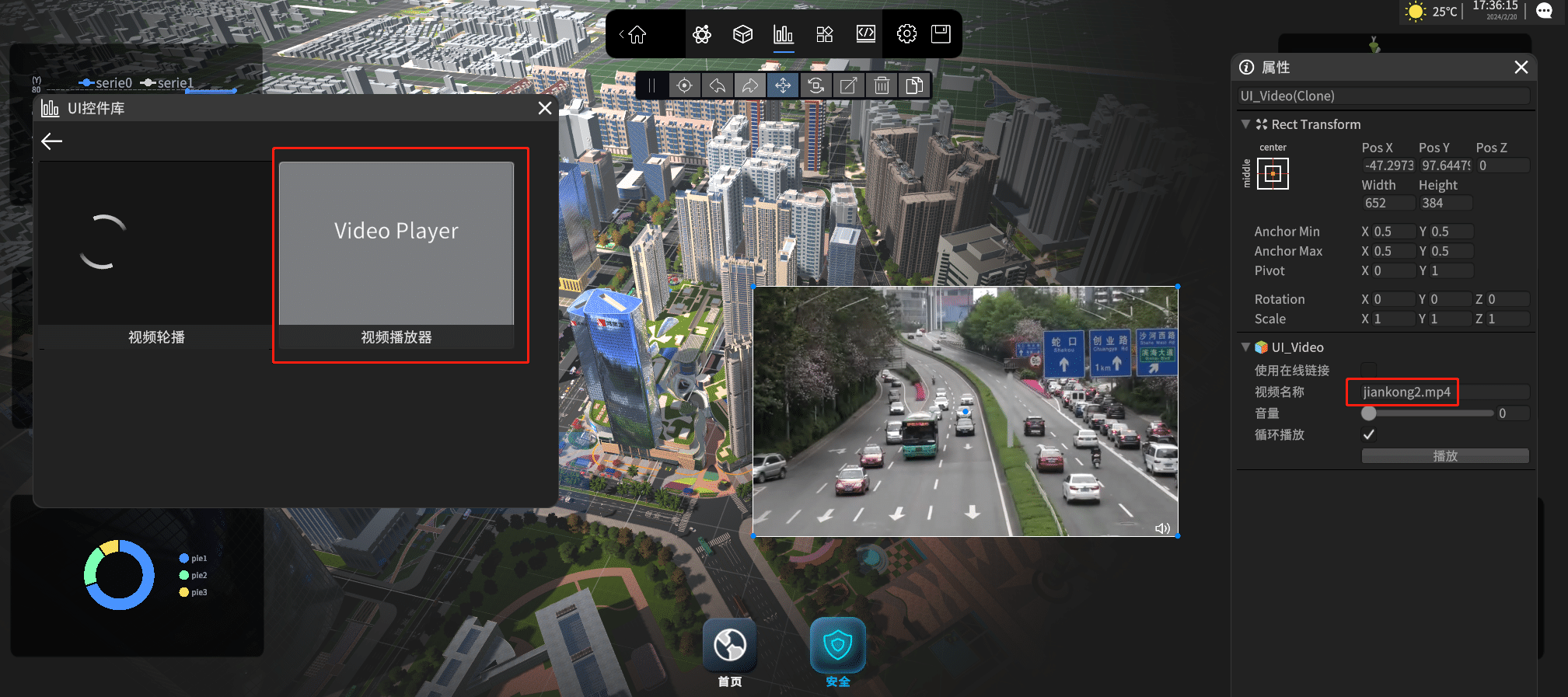Screen dimensions: 1568x697
Task: Edit the 视频名称 field jiankong2.mp4
Action: click(1406, 392)
